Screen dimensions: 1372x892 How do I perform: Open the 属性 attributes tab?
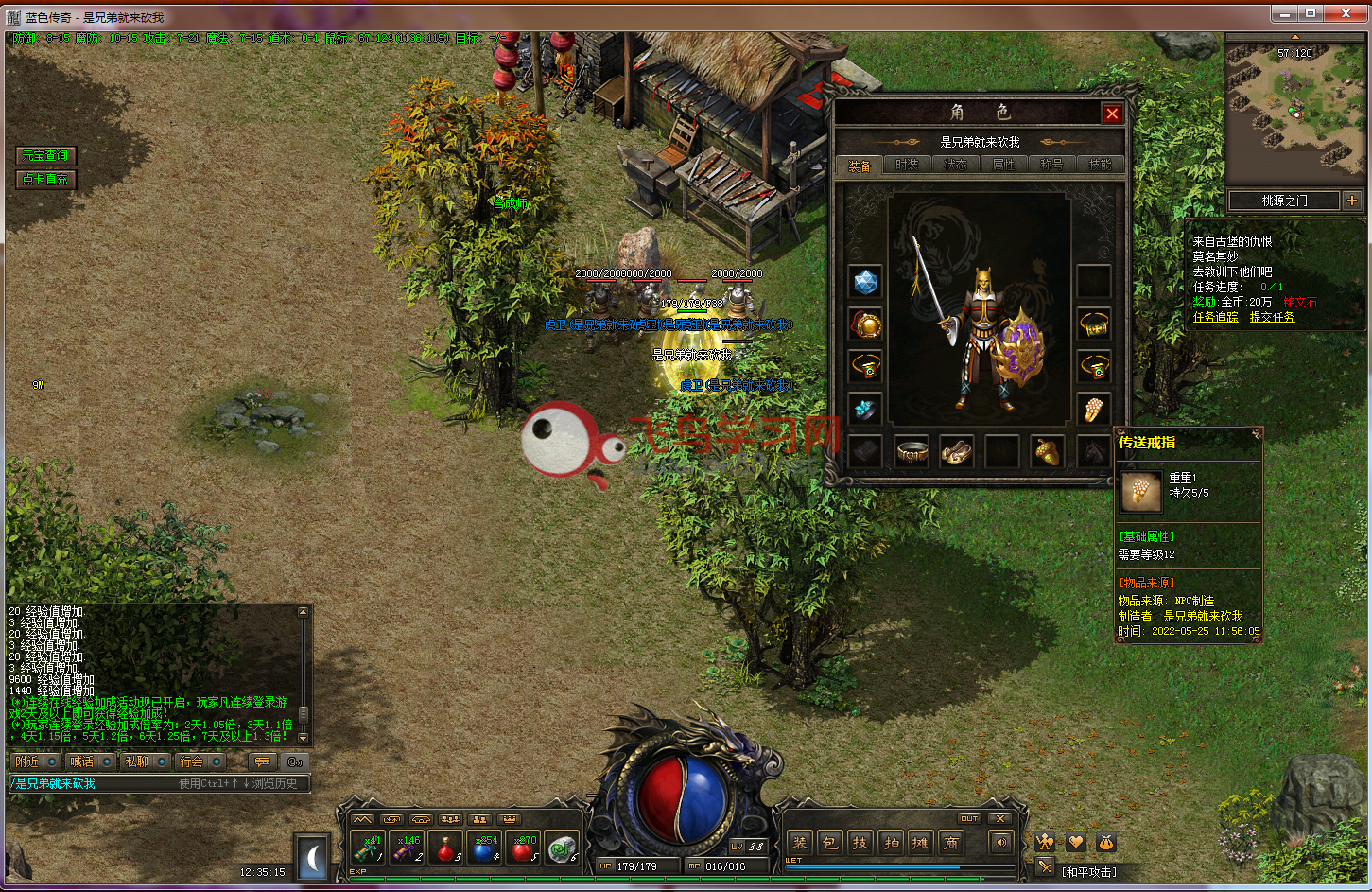click(x=1003, y=165)
